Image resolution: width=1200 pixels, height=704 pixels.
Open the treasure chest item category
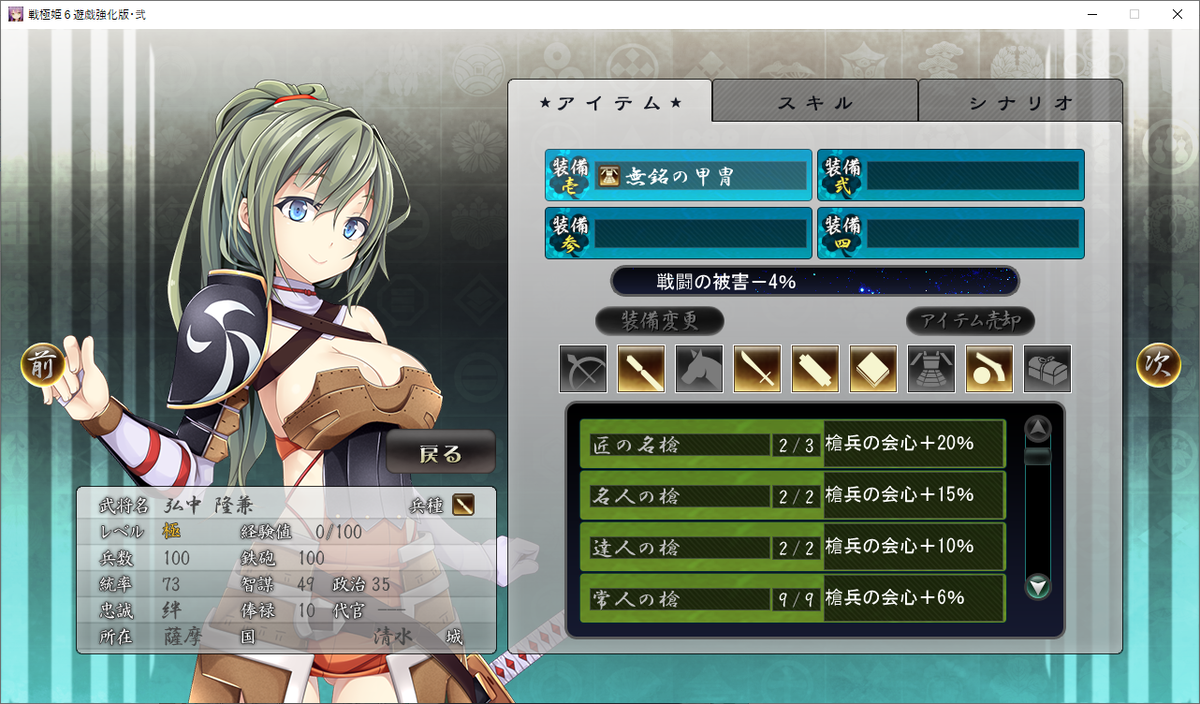click(1048, 369)
